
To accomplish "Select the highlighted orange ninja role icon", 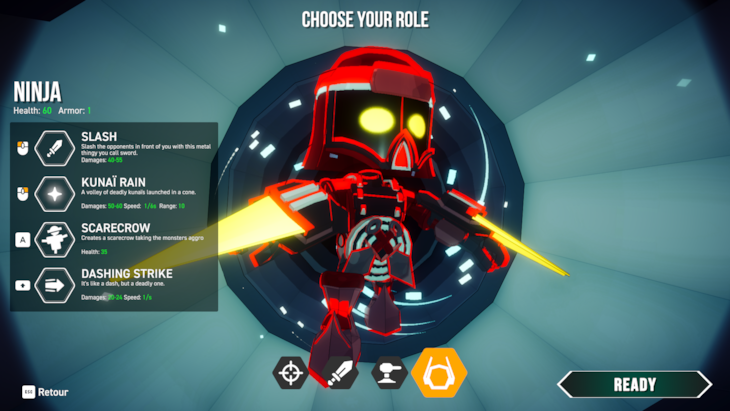I will click(x=439, y=373).
